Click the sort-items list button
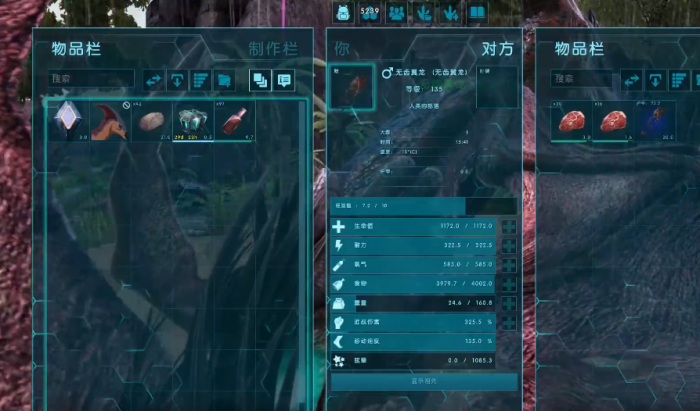This screenshot has width=700, height=411. coord(201,80)
